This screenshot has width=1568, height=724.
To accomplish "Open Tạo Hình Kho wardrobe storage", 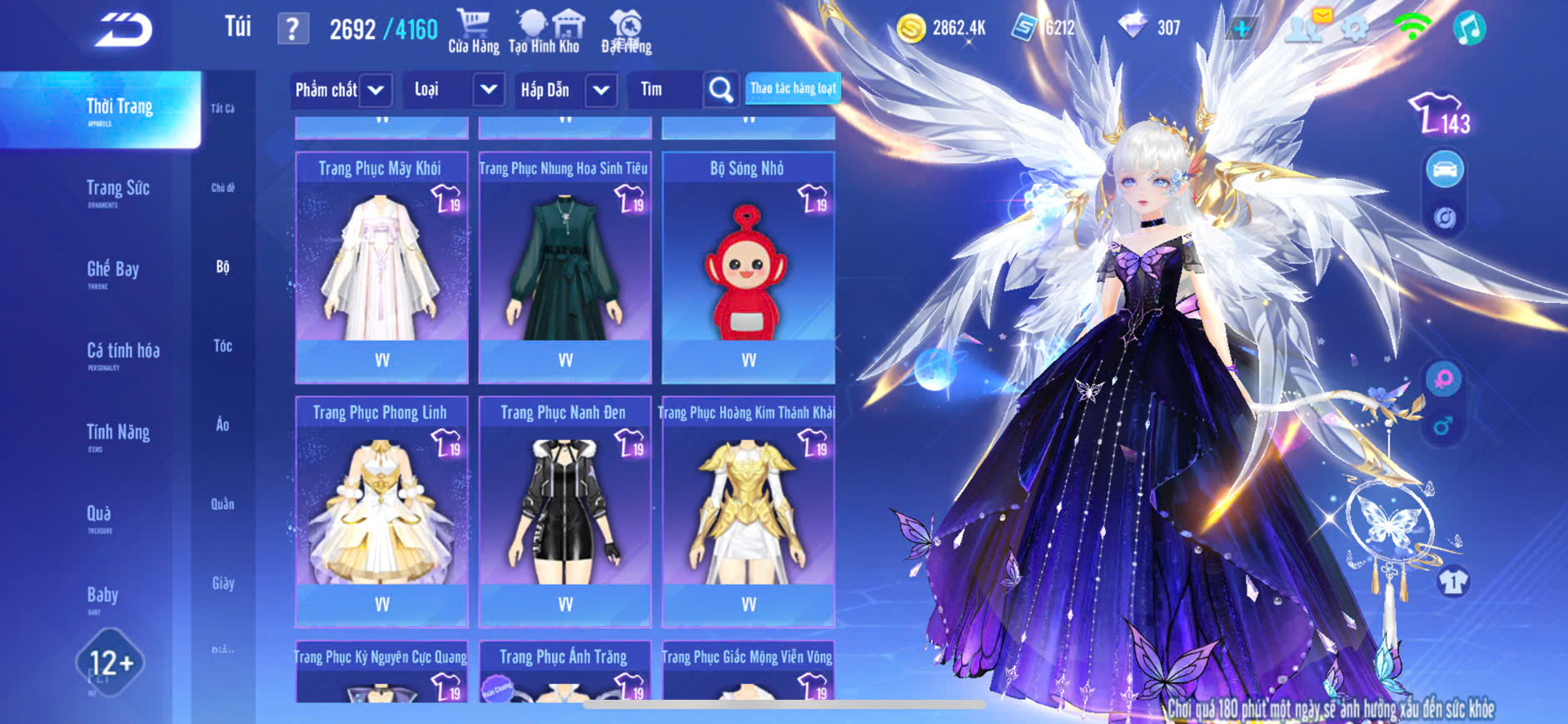I will pyautogui.click(x=545, y=31).
